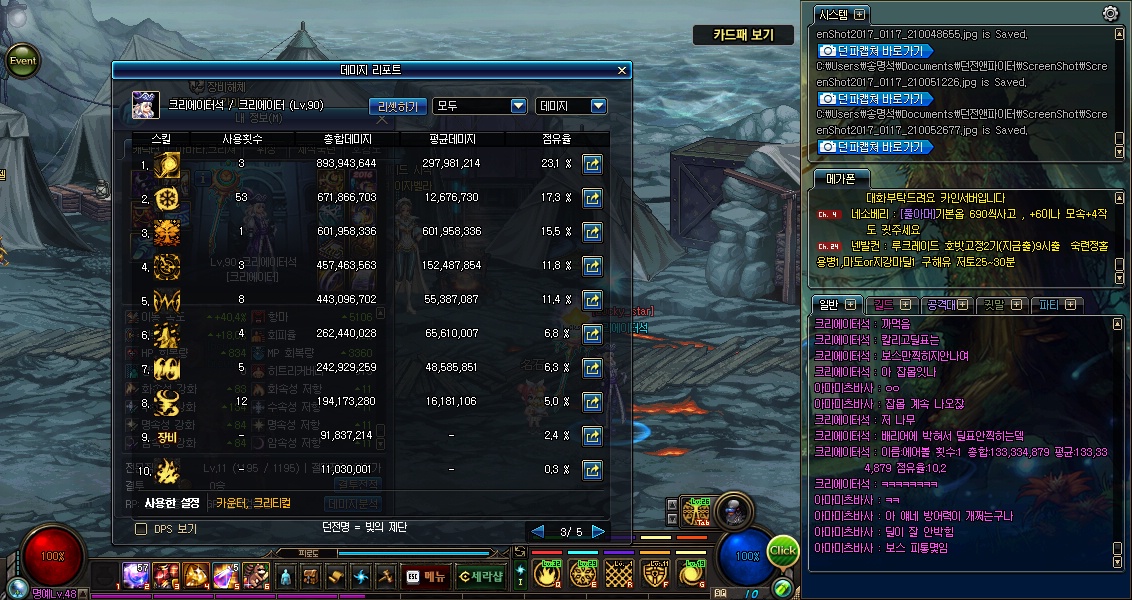1132x600 pixels.
Task: Open the 모두 filter dropdown
Action: tap(480, 106)
